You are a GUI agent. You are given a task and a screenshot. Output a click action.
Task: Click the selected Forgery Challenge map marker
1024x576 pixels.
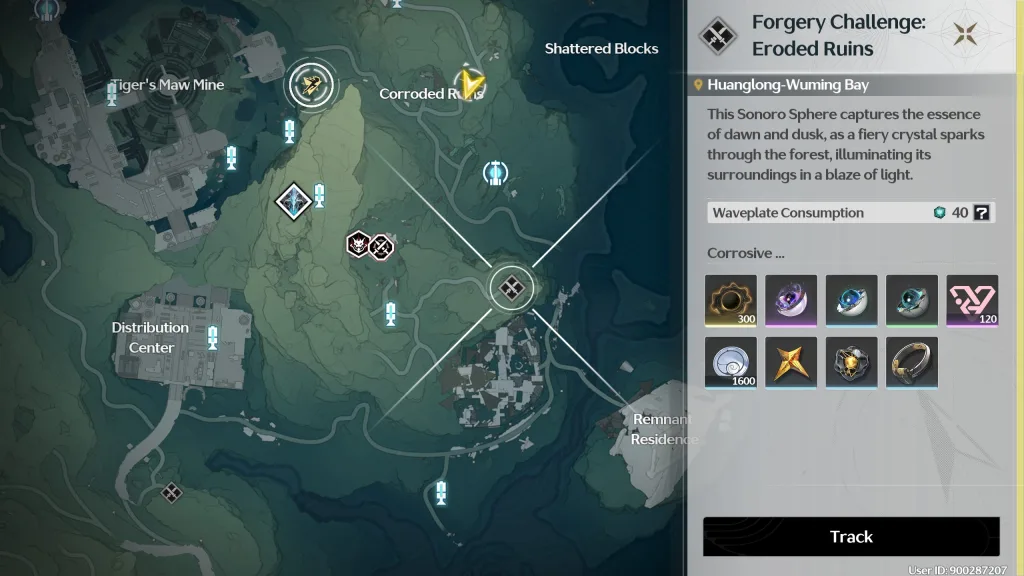(511, 288)
